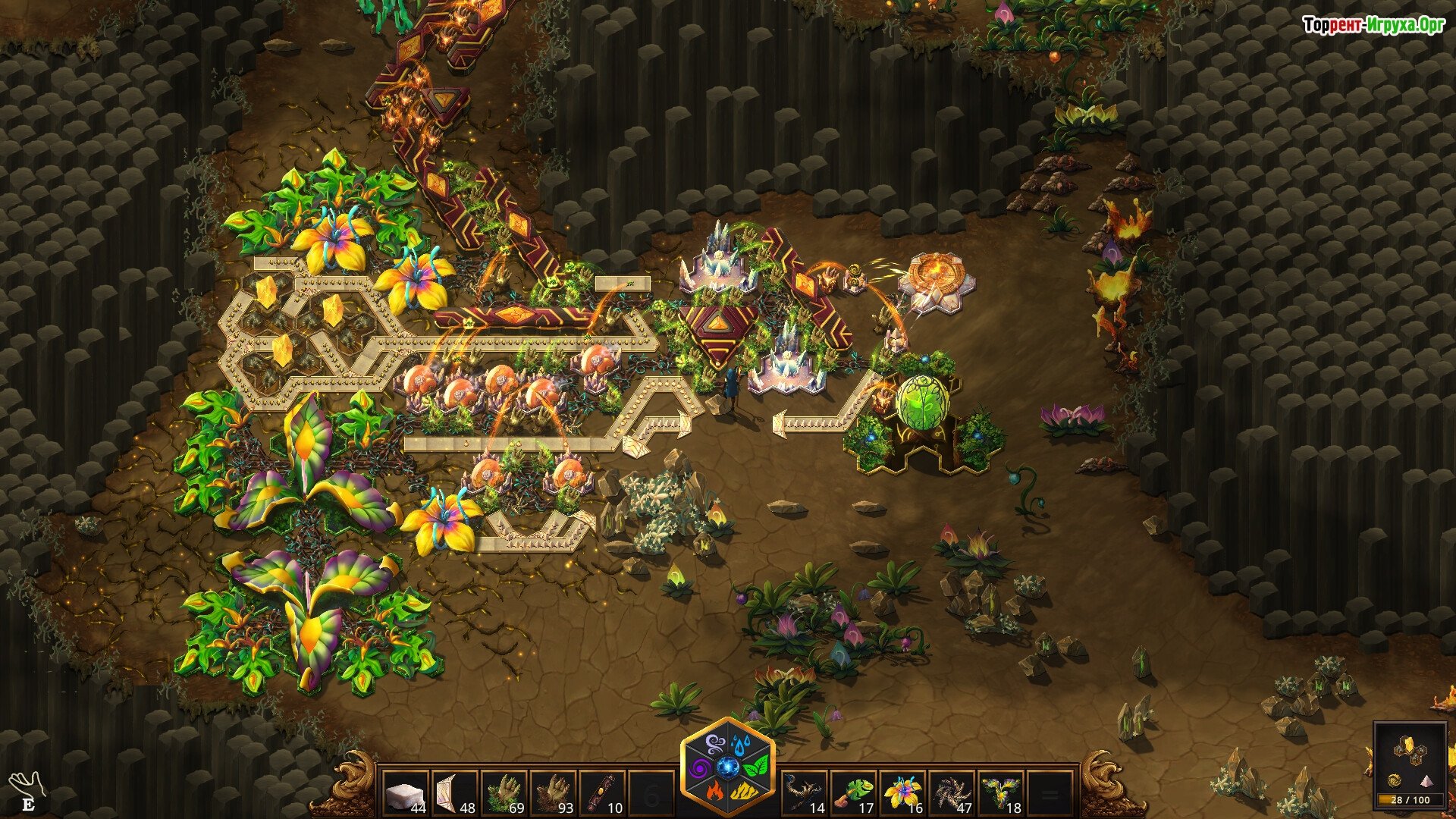This screenshot has width=1456, height=819.
Task: Choose the purple spiral void element
Action: coord(701,767)
